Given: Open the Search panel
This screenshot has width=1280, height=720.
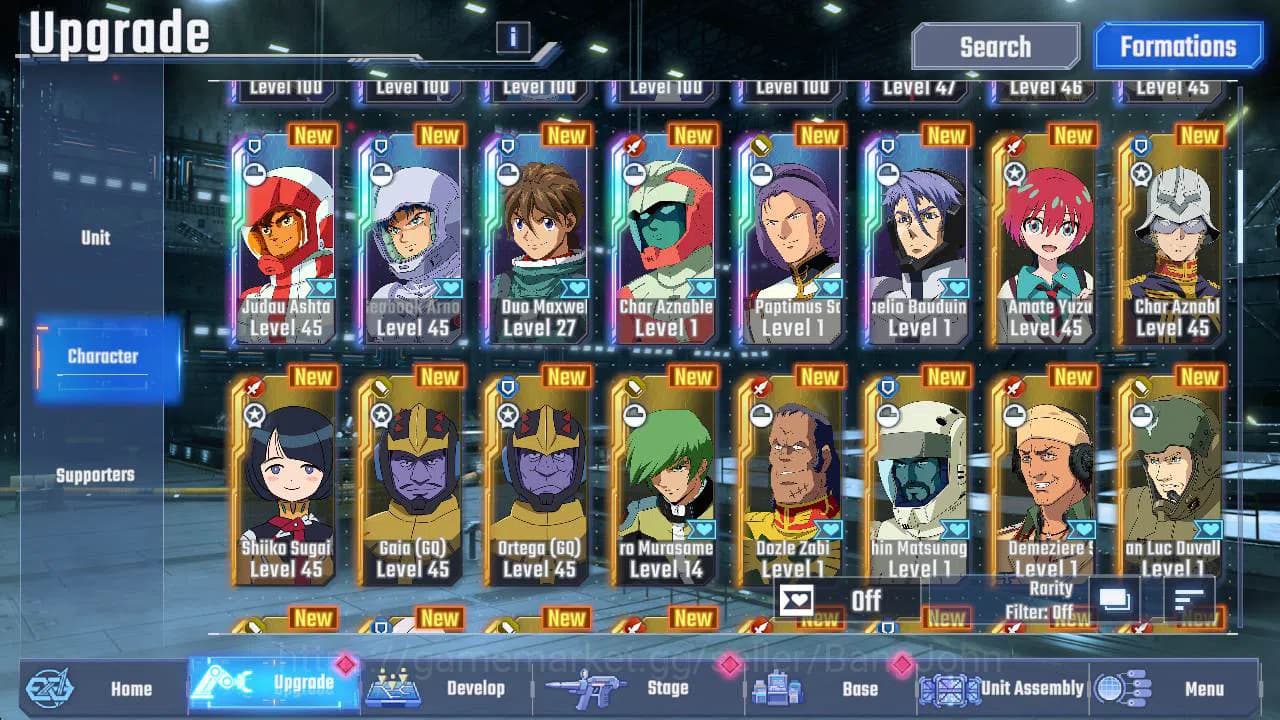Looking at the screenshot, I should click(x=995, y=46).
